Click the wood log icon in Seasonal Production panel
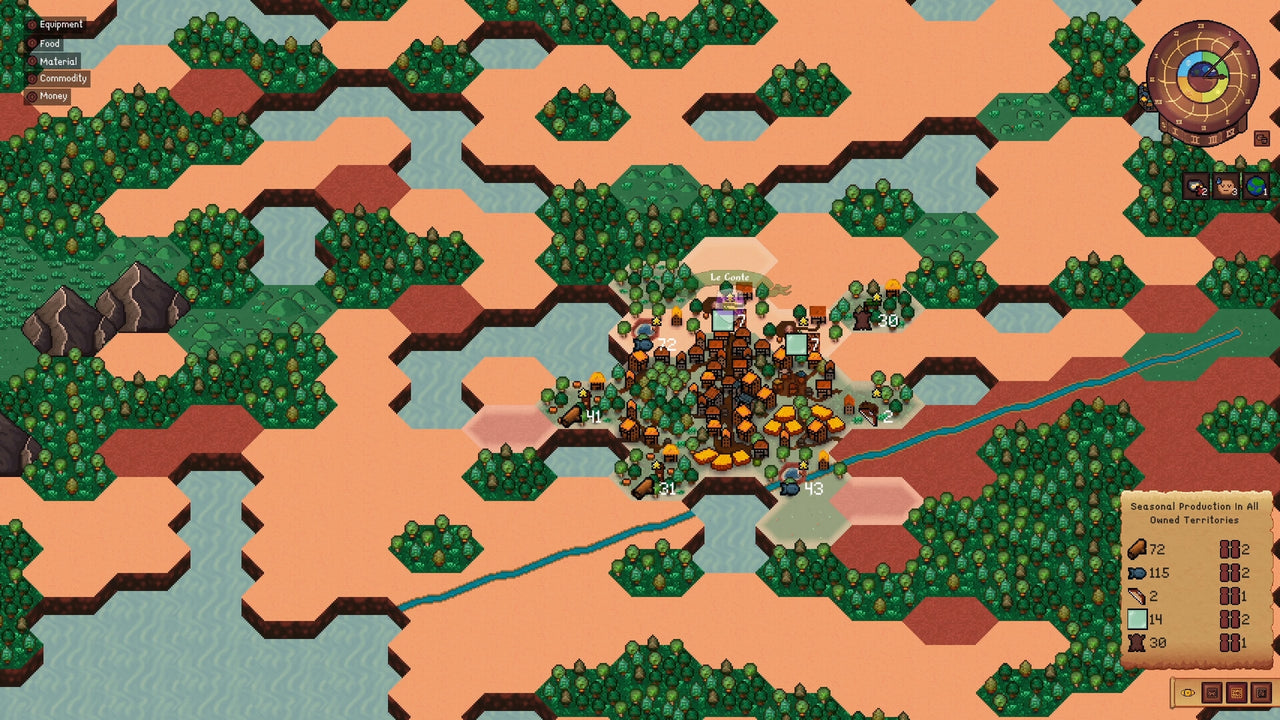This screenshot has height=720, width=1280. [x=1139, y=549]
